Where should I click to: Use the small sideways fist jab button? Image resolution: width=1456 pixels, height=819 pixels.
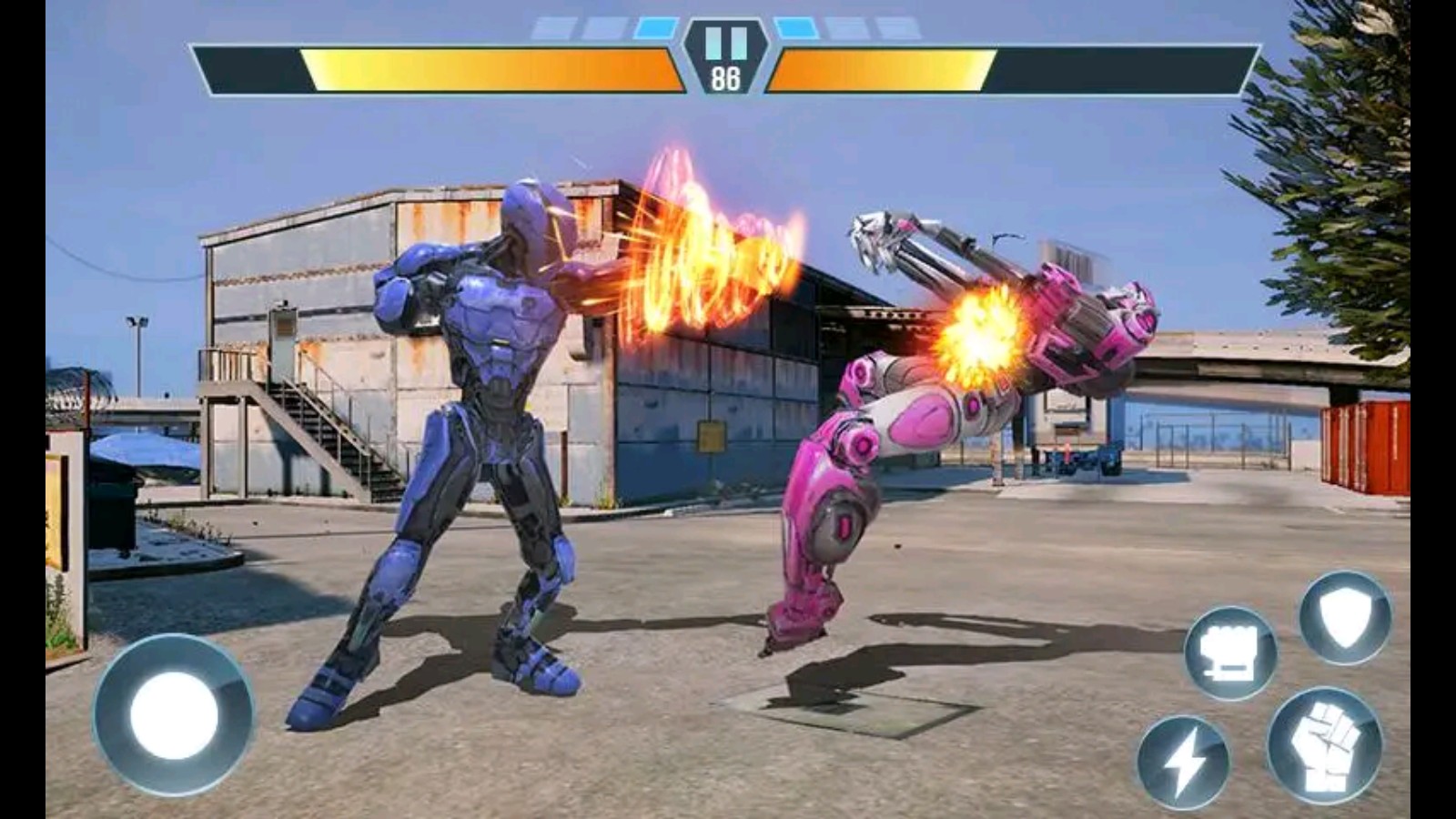point(1229,652)
